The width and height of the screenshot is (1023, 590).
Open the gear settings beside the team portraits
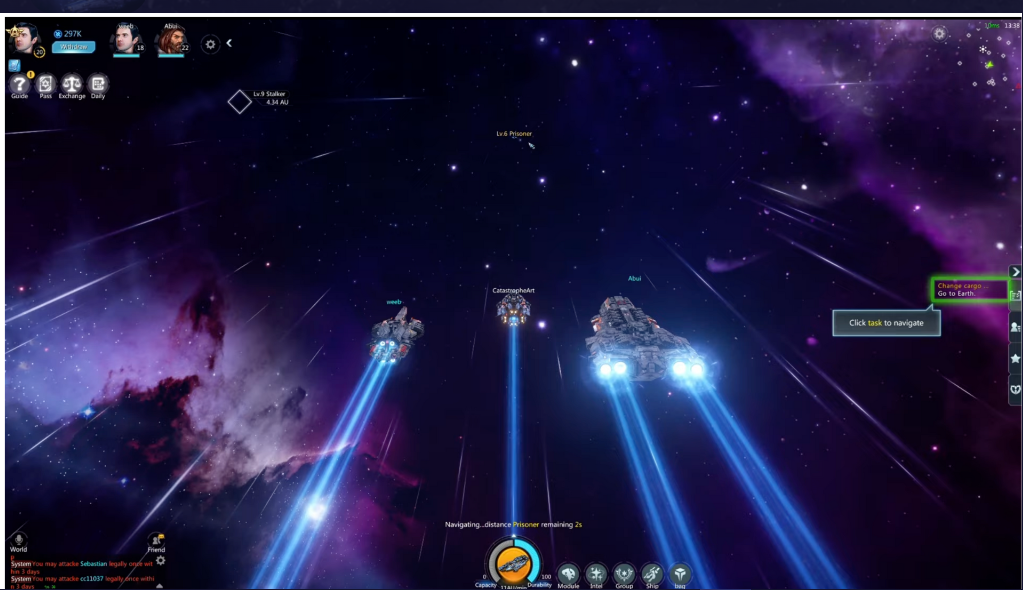tap(210, 44)
